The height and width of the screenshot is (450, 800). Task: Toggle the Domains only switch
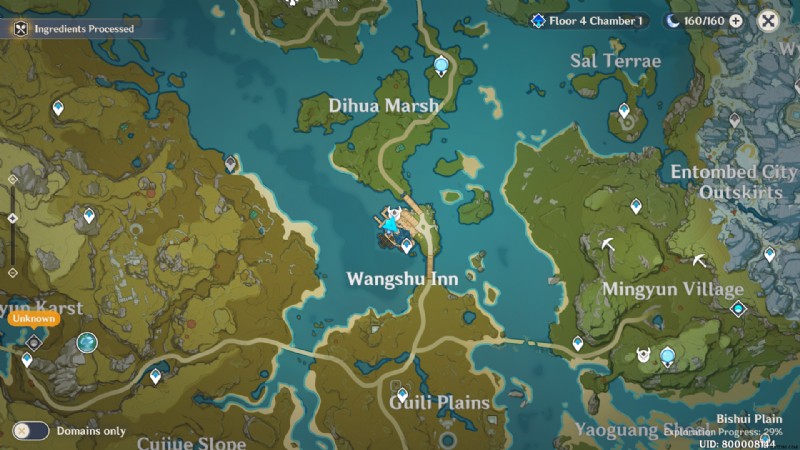click(x=31, y=431)
